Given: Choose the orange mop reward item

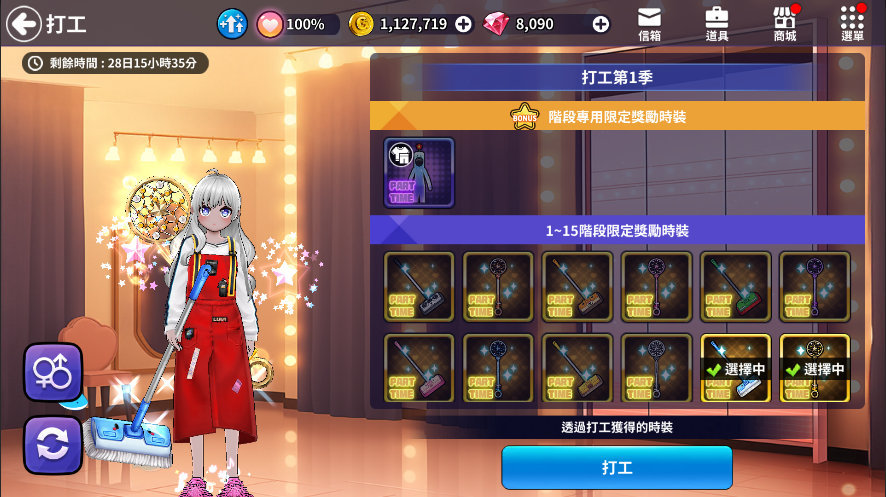Looking at the screenshot, I should click(577, 286).
